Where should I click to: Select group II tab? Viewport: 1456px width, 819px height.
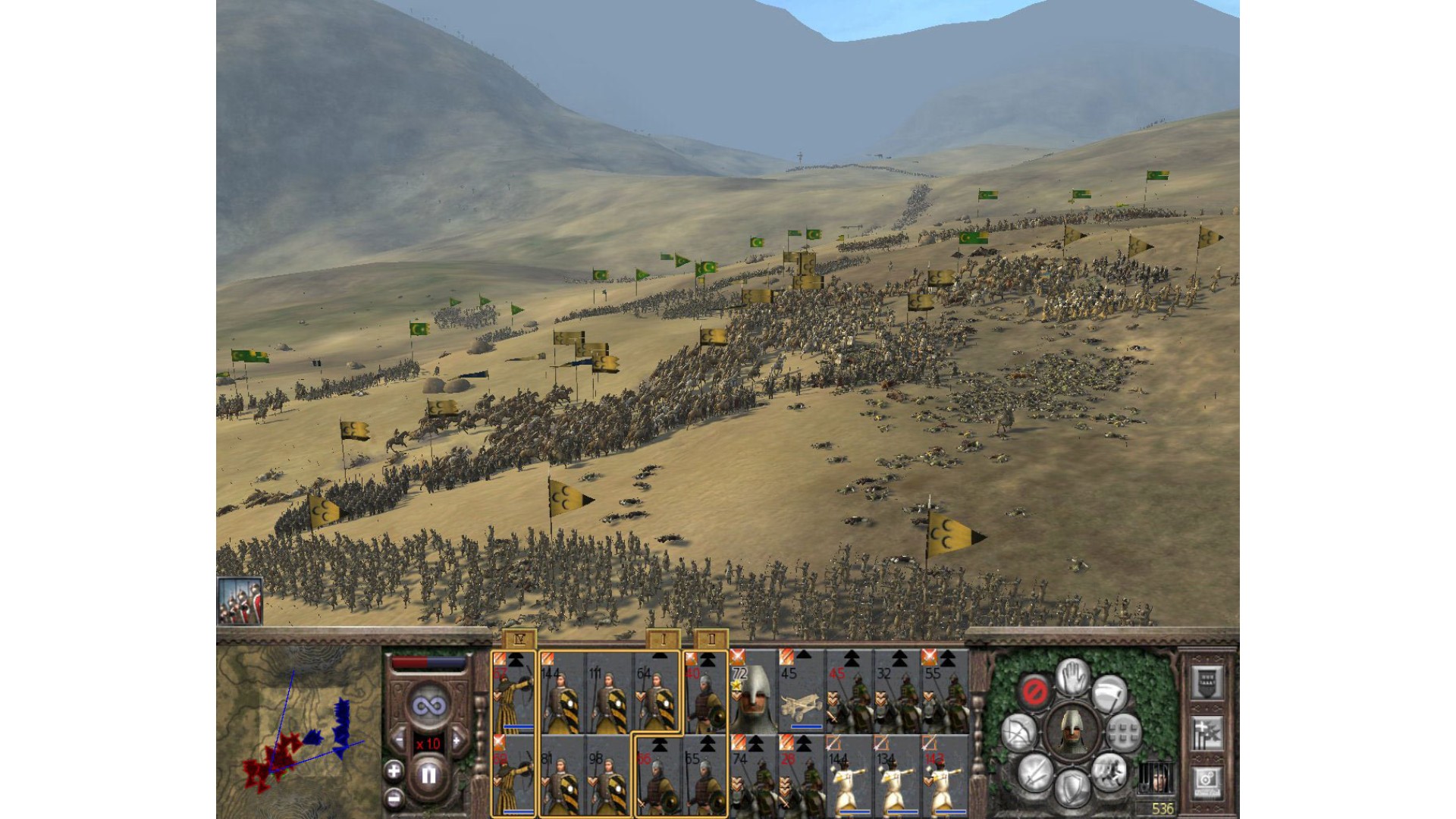(711, 640)
